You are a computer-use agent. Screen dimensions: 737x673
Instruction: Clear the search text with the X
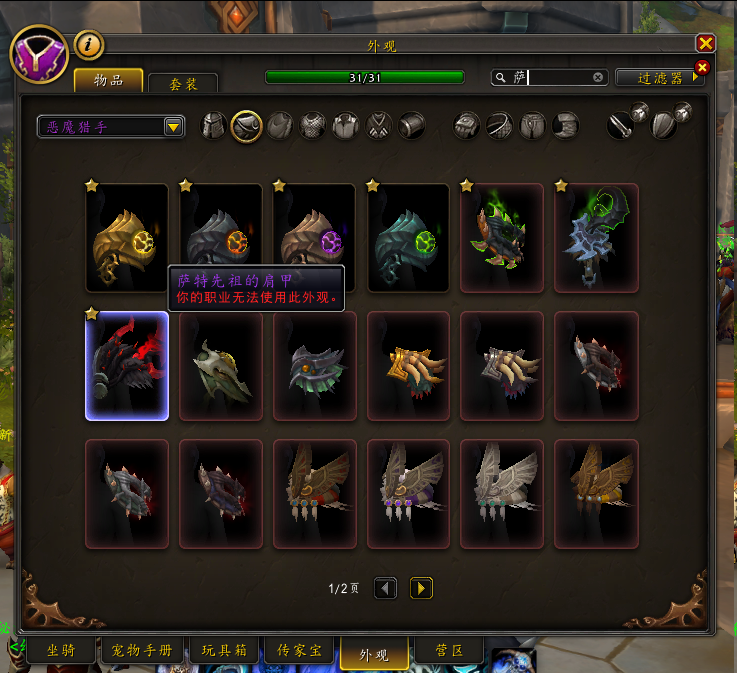(598, 77)
